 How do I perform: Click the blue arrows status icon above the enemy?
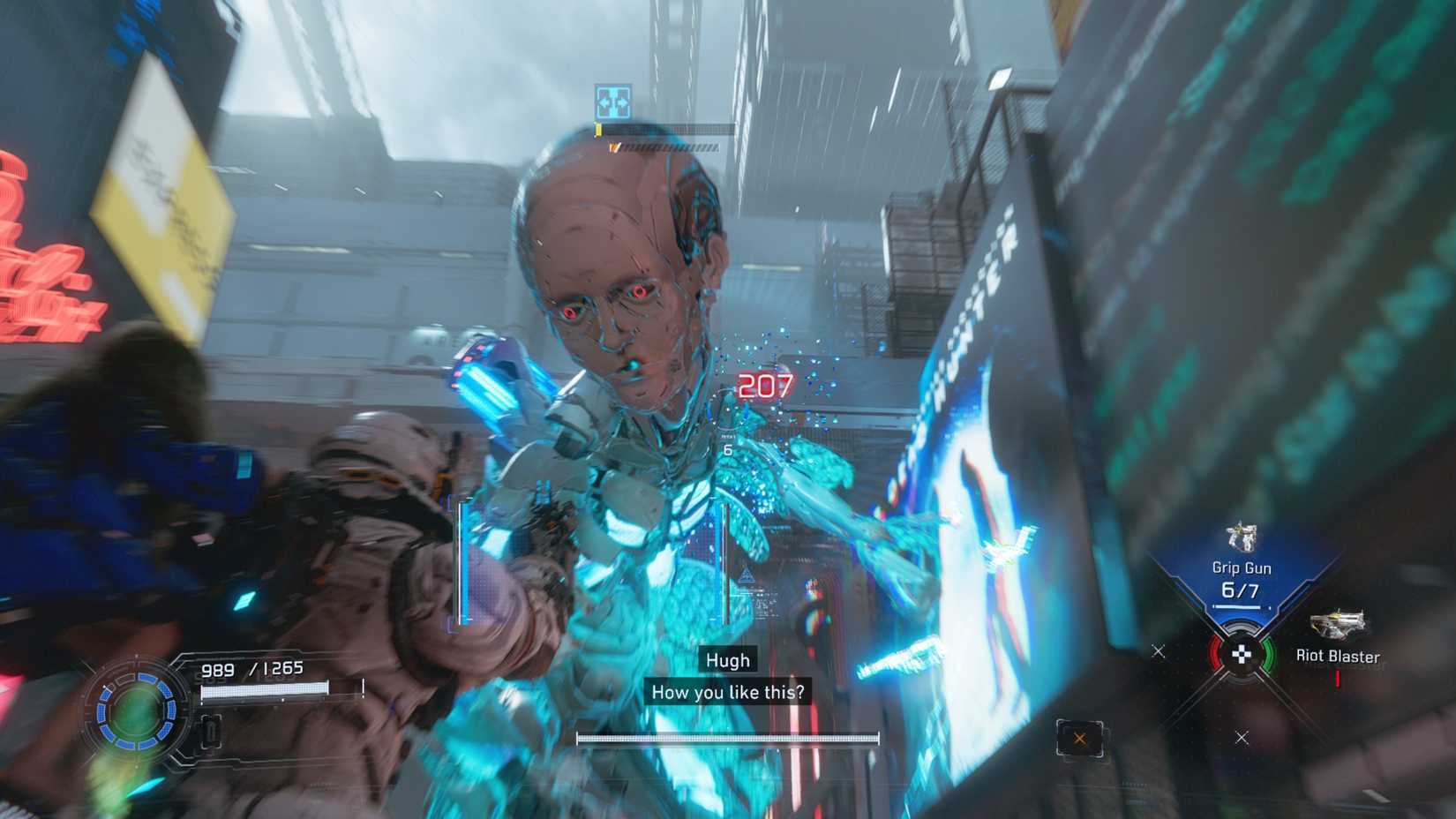[x=612, y=101]
